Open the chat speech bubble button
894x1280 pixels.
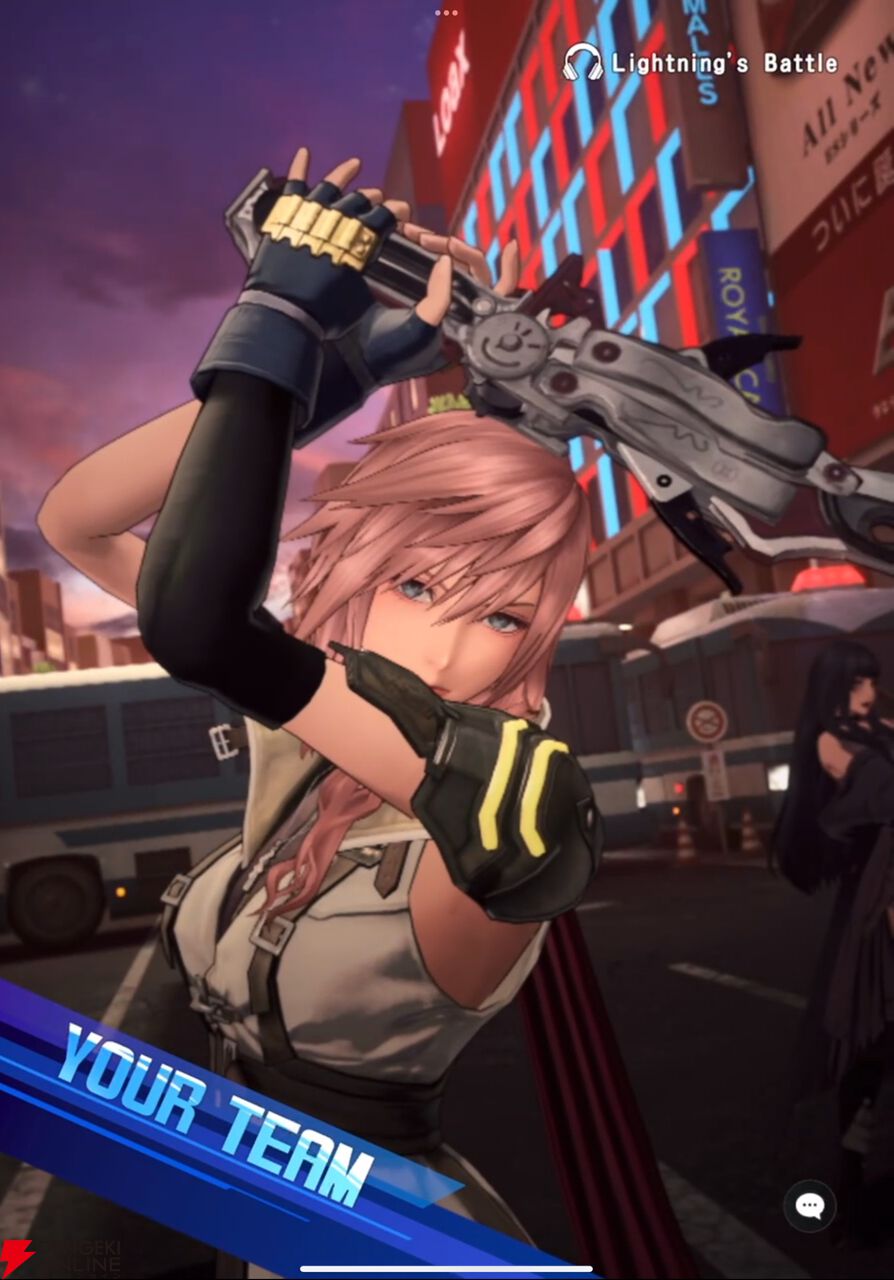[x=809, y=1206]
